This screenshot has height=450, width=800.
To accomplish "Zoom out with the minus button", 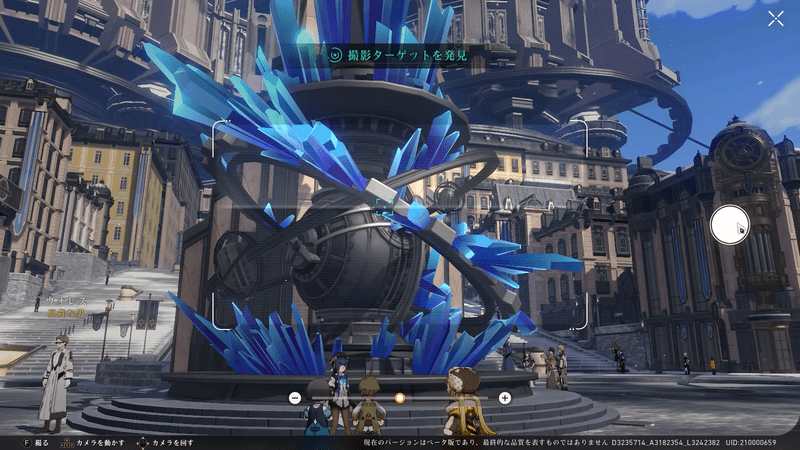I will 295,397.
